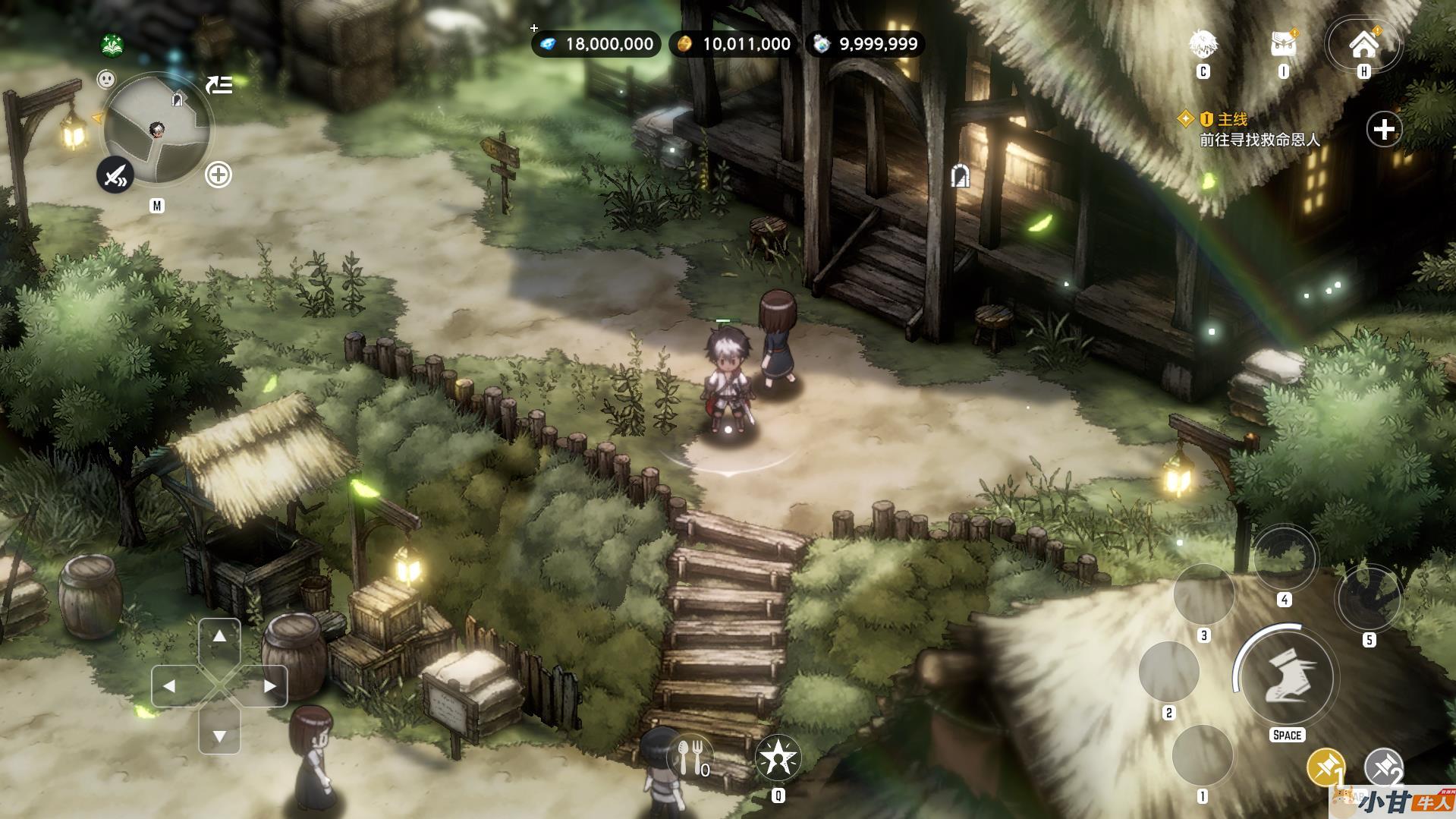Image resolution: width=1456 pixels, height=819 pixels.
Task: Click the smiley face icon near minimap
Action: (x=106, y=78)
